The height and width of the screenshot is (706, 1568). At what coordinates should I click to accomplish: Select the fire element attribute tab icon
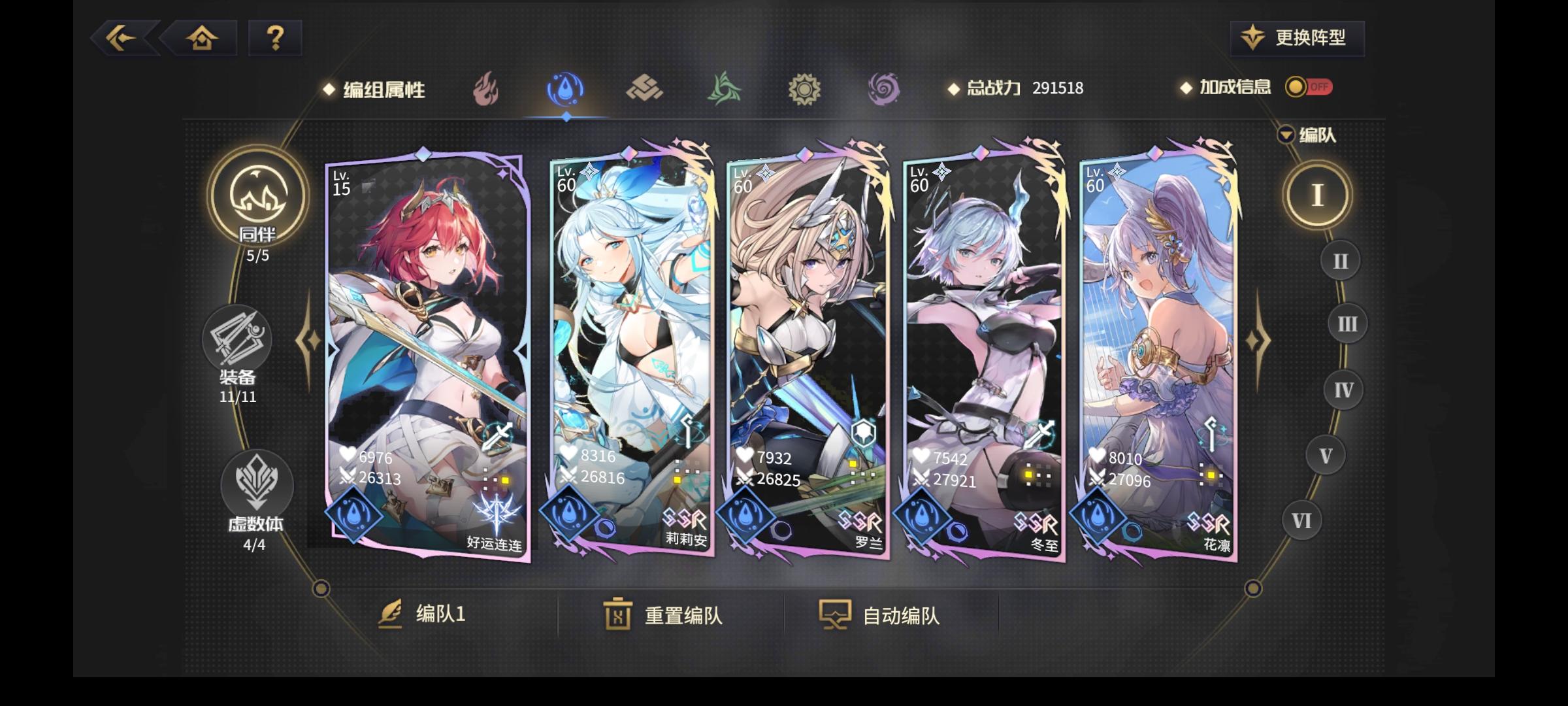point(487,90)
